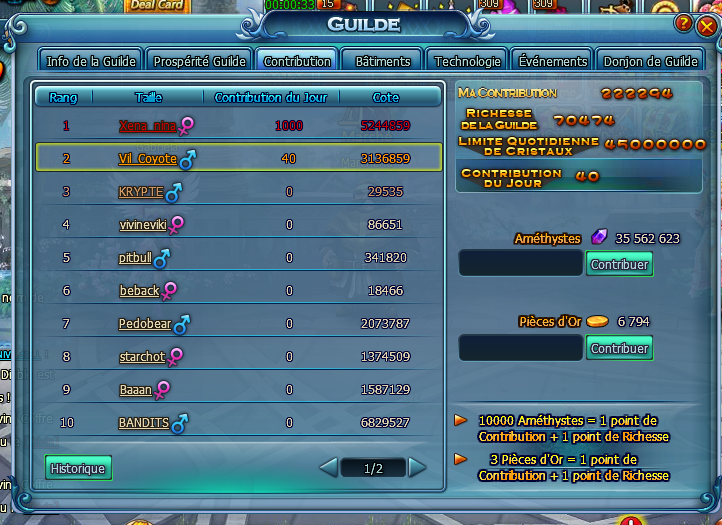Contribute Améthystes with the Contribuer button
The width and height of the screenshot is (722, 525).
[x=619, y=265]
